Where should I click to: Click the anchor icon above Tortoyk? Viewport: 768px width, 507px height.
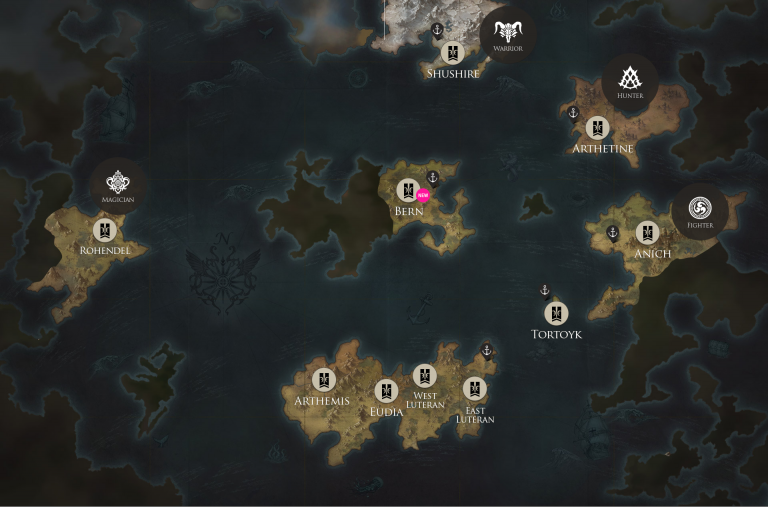click(x=545, y=291)
